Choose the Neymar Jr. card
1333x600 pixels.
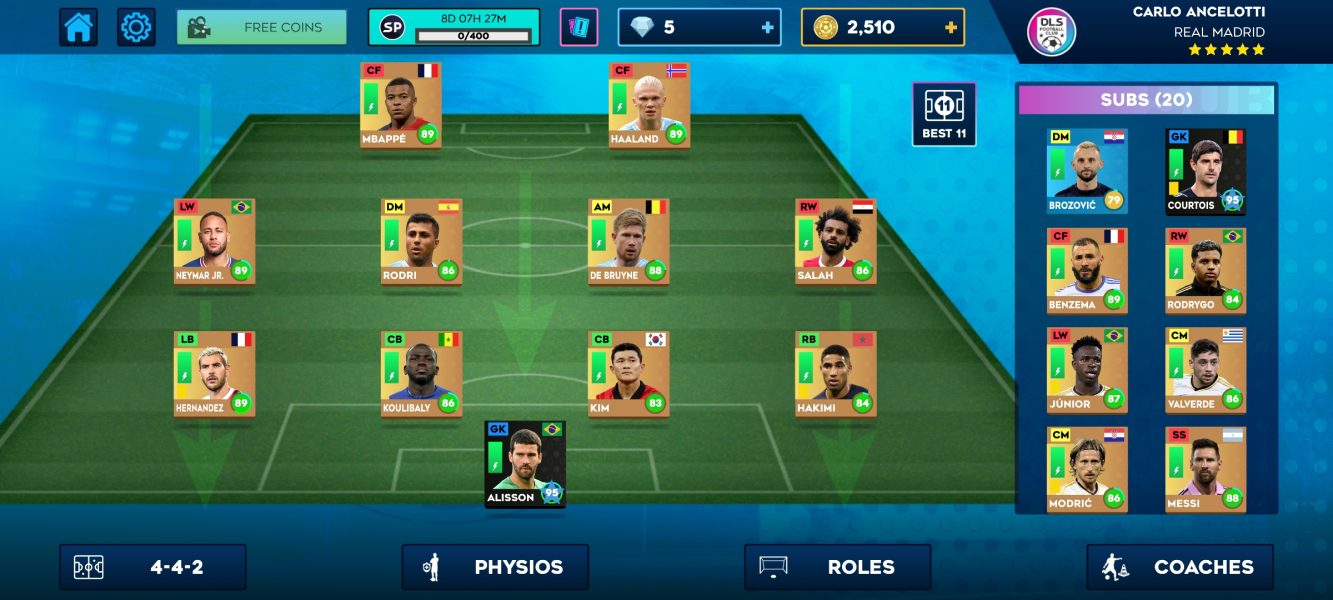[x=214, y=241]
